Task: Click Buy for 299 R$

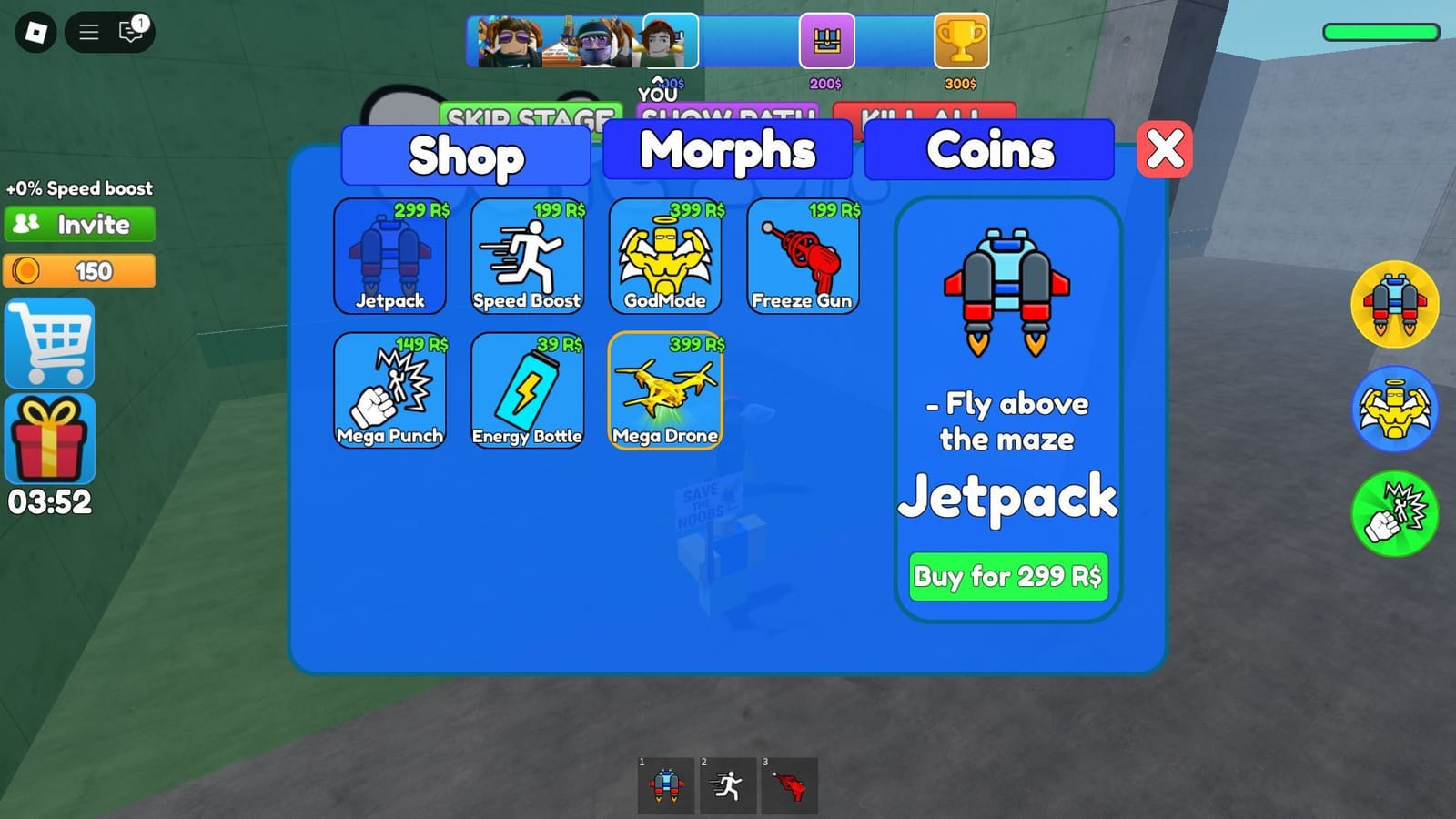Action: click(x=1007, y=576)
